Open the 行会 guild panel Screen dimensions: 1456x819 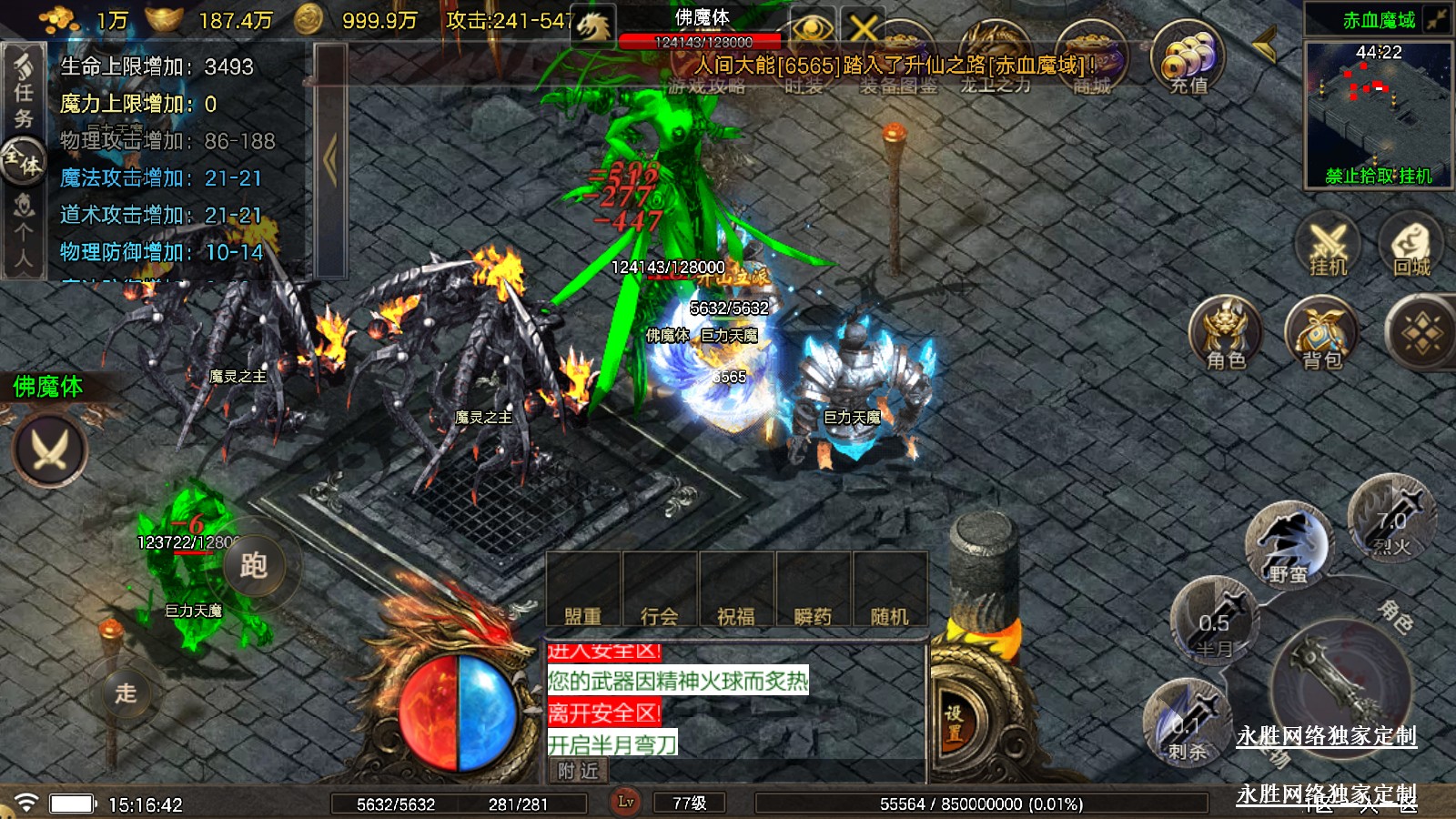tap(660, 591)
